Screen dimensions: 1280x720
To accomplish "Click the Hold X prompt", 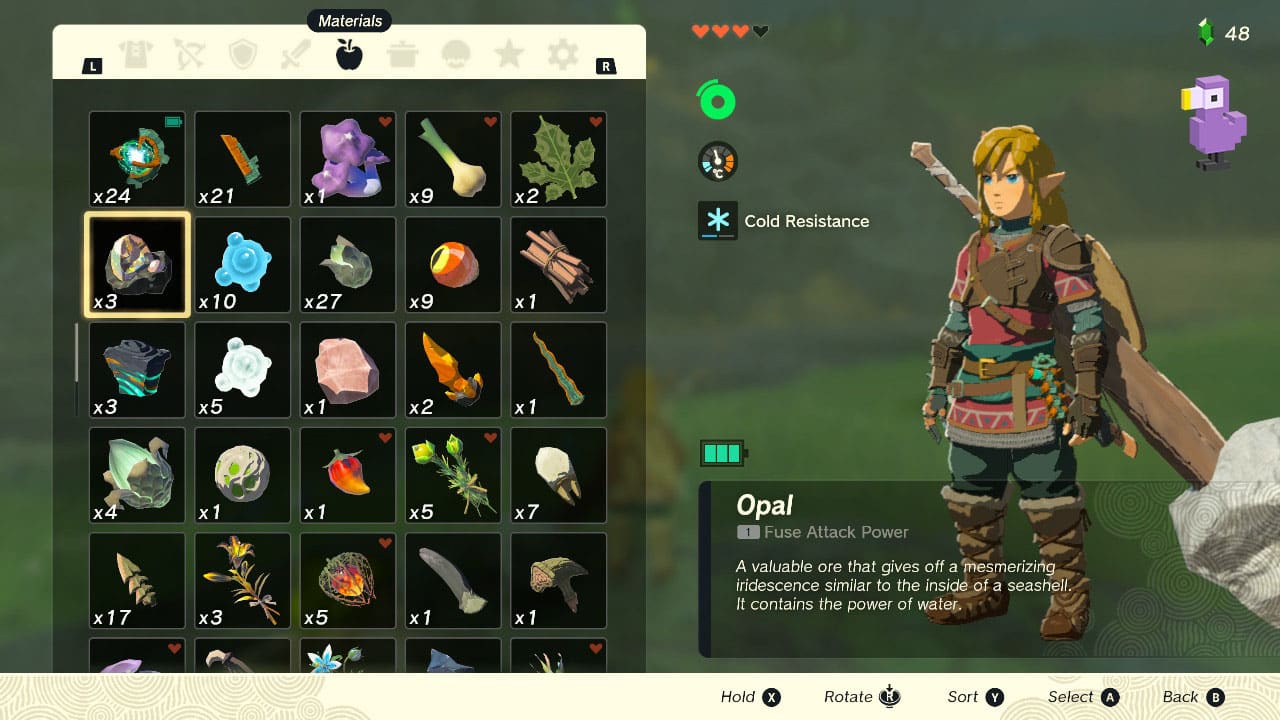I will tap(749, 697).
